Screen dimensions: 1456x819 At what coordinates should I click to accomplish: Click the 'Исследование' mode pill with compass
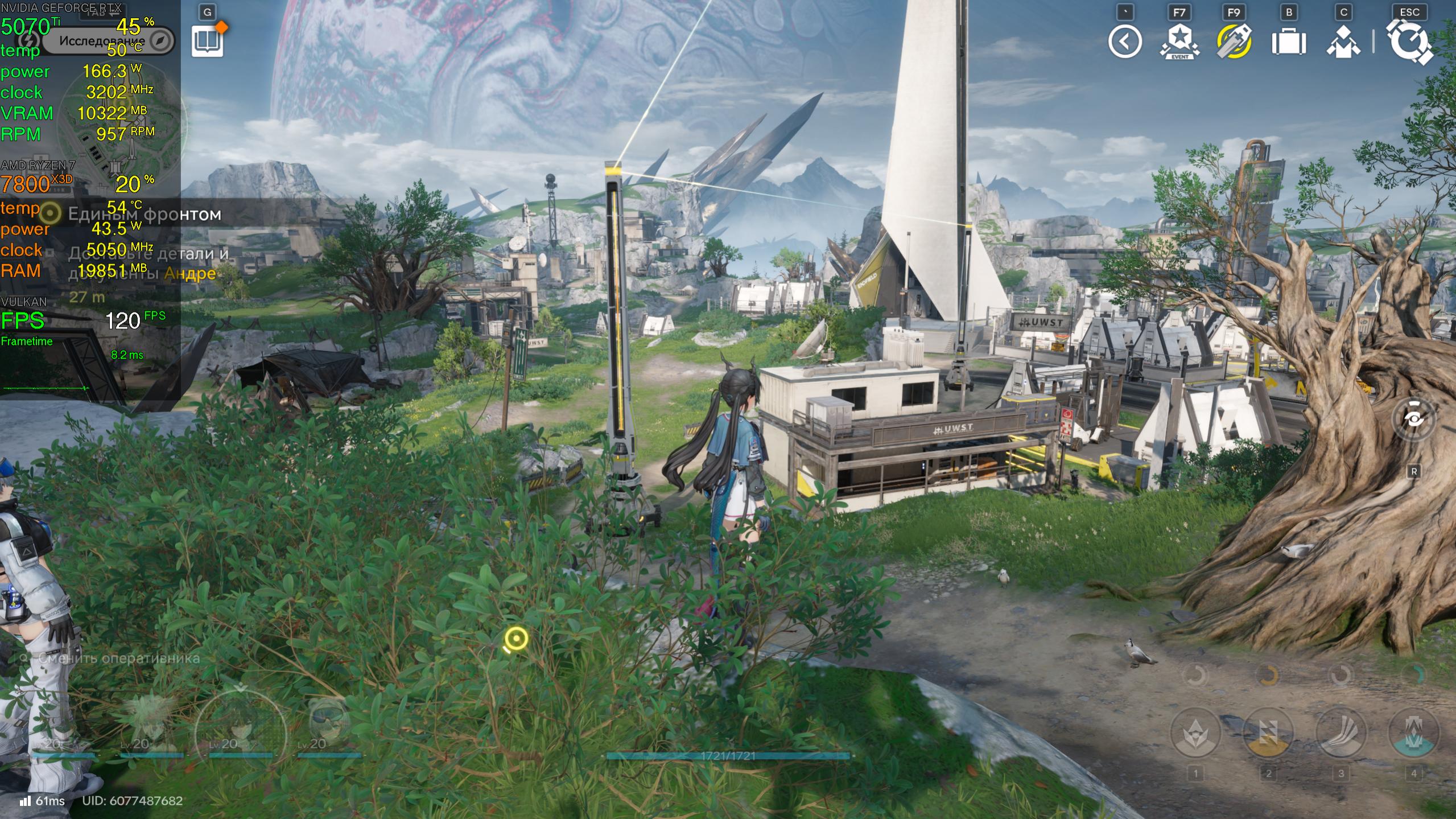(108, 41)
